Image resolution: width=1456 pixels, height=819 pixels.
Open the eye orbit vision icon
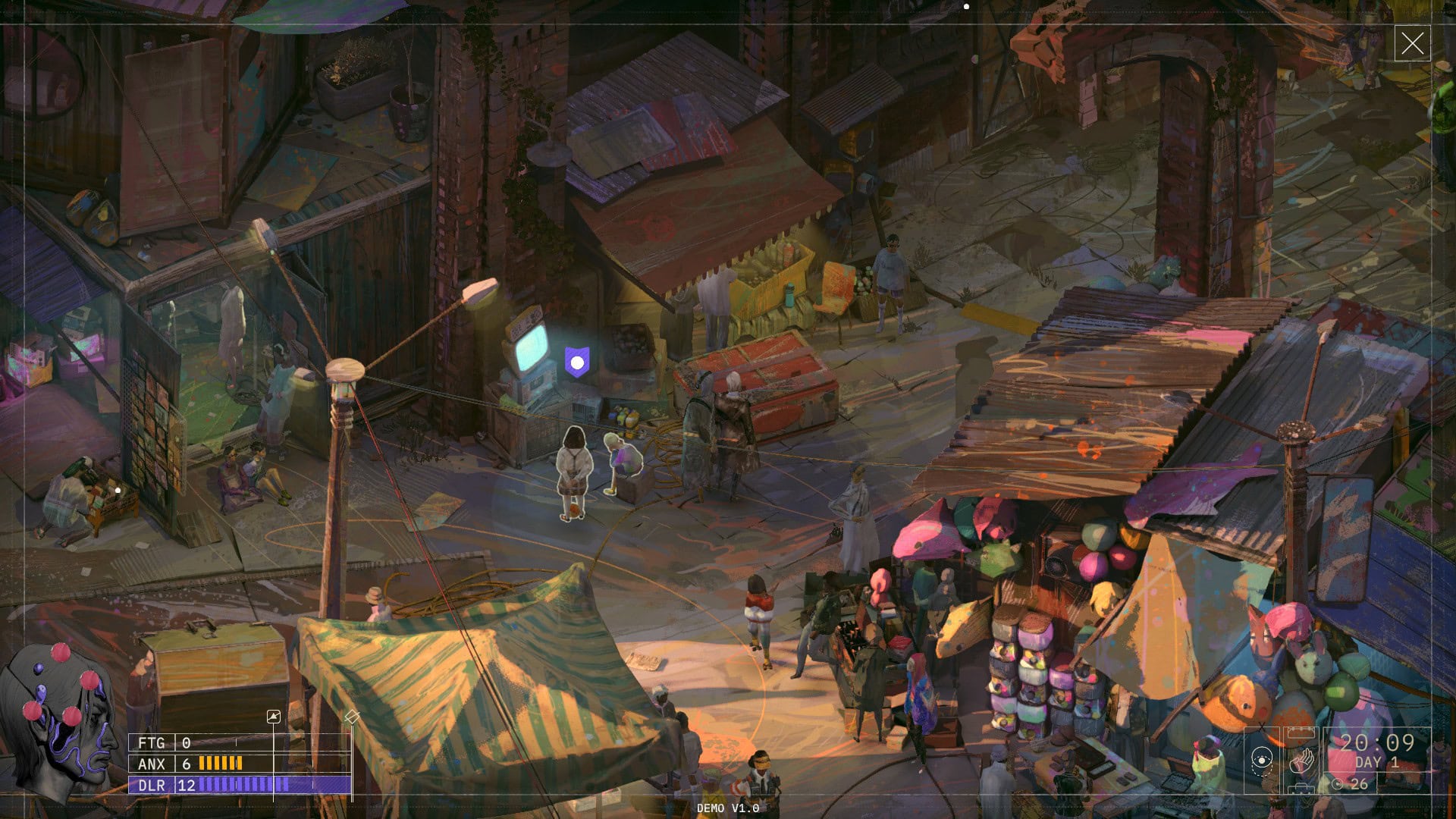1262,759
